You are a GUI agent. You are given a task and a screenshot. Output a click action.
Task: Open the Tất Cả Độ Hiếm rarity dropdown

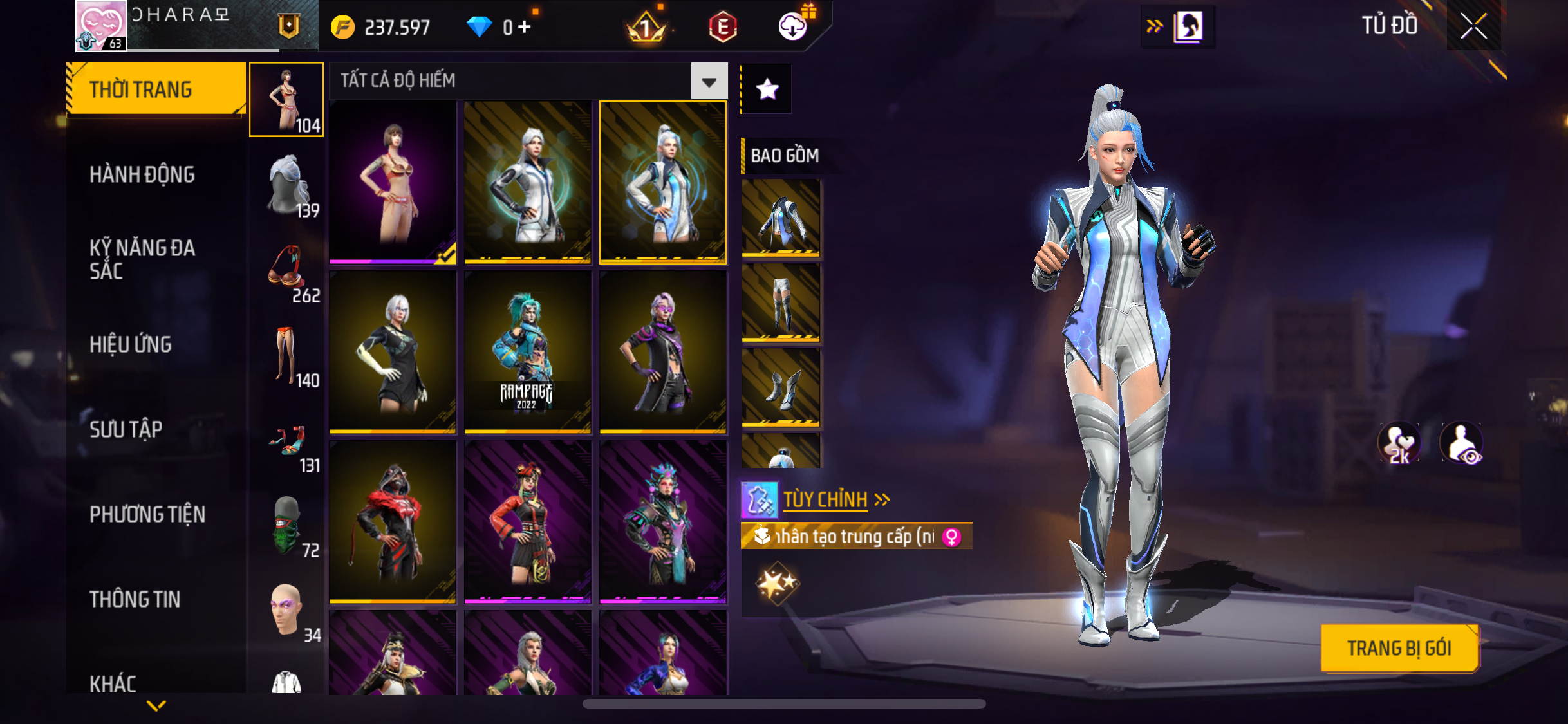click(x=709, y=82)
